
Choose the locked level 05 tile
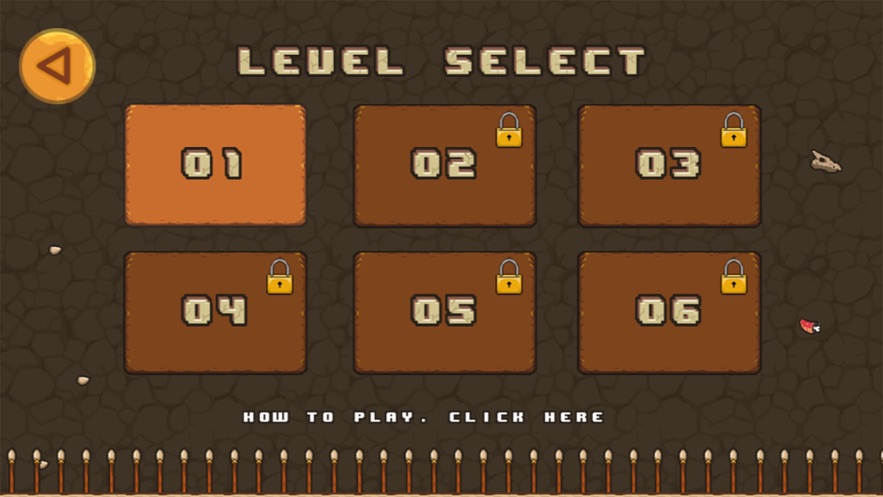pos(444,313)
